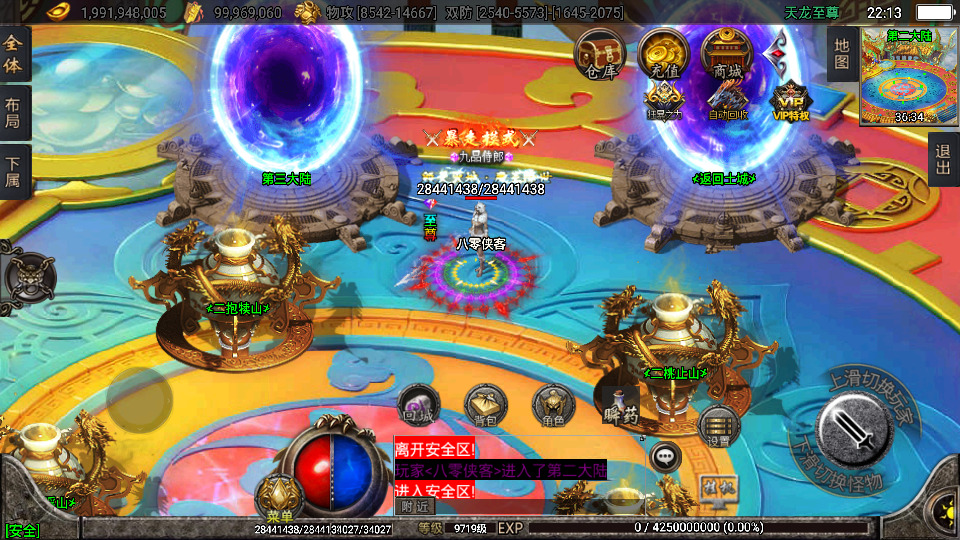This screenshot has width=960, height=540.
Task: Select the 全体 tab
Action: click(14, 54)
